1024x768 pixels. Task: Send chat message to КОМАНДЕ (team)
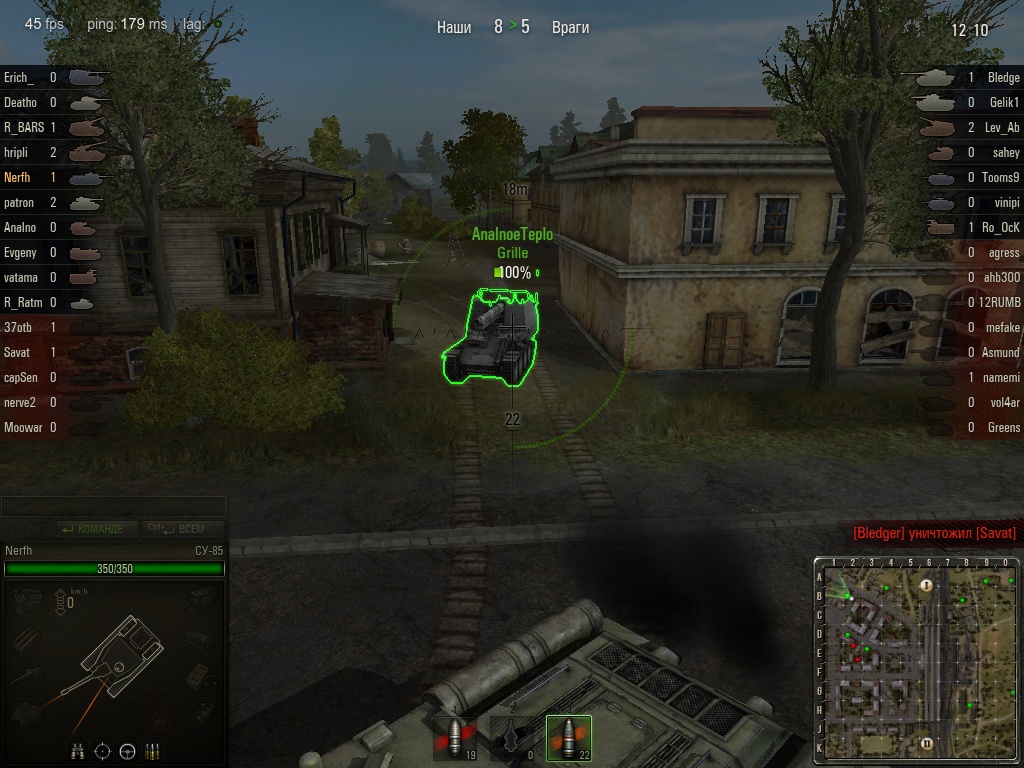point(93,529)
